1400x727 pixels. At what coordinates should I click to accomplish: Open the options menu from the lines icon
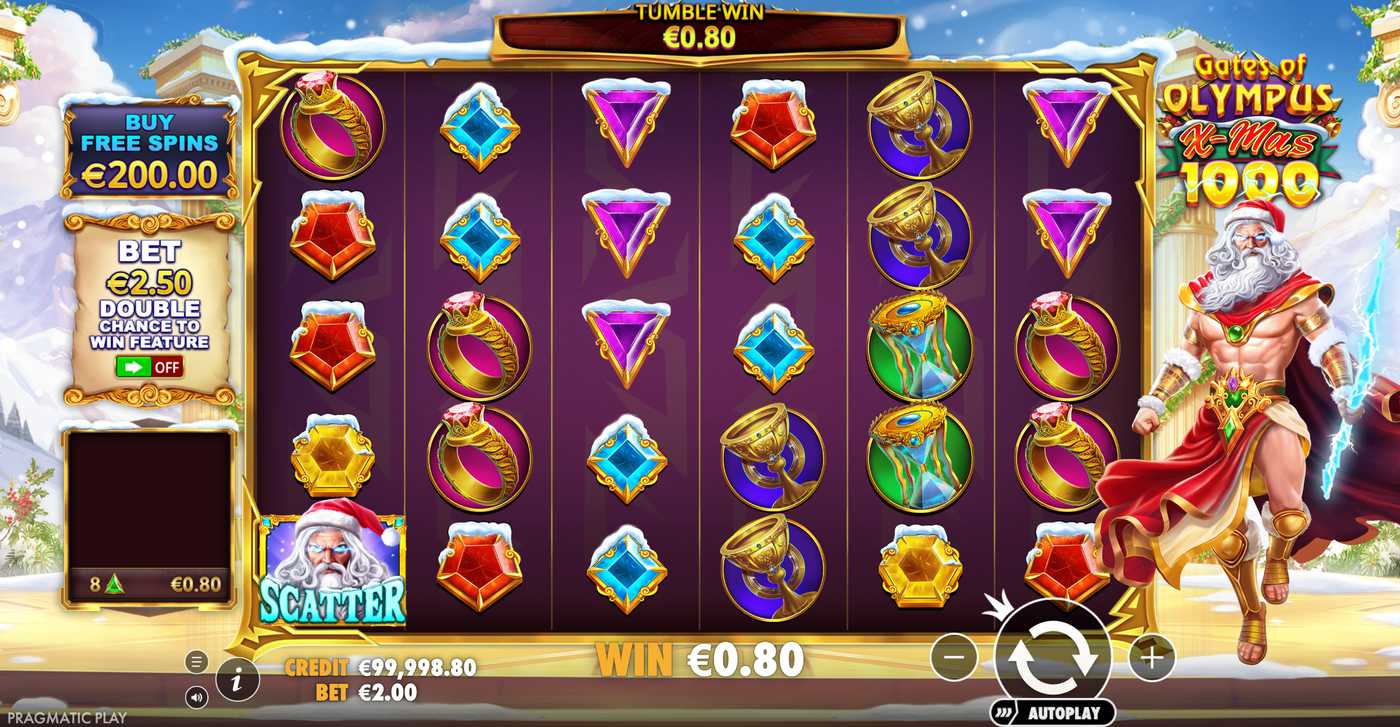coord(196,661)
